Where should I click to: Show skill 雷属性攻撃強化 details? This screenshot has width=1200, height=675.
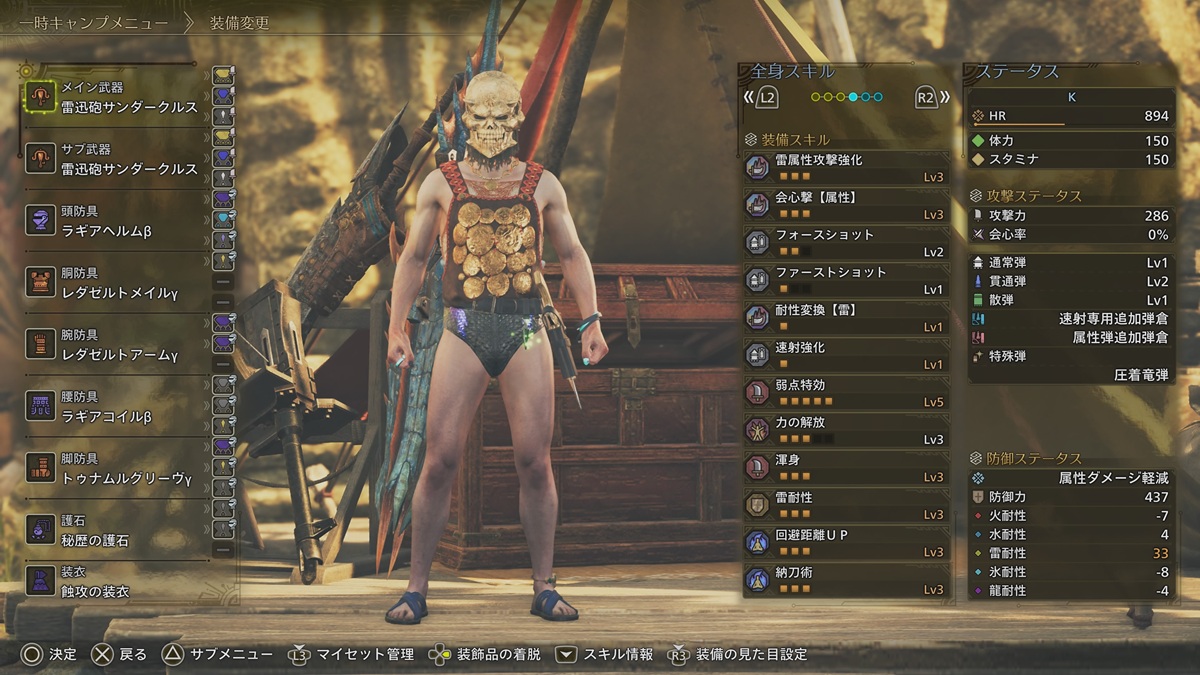[846, 168]
